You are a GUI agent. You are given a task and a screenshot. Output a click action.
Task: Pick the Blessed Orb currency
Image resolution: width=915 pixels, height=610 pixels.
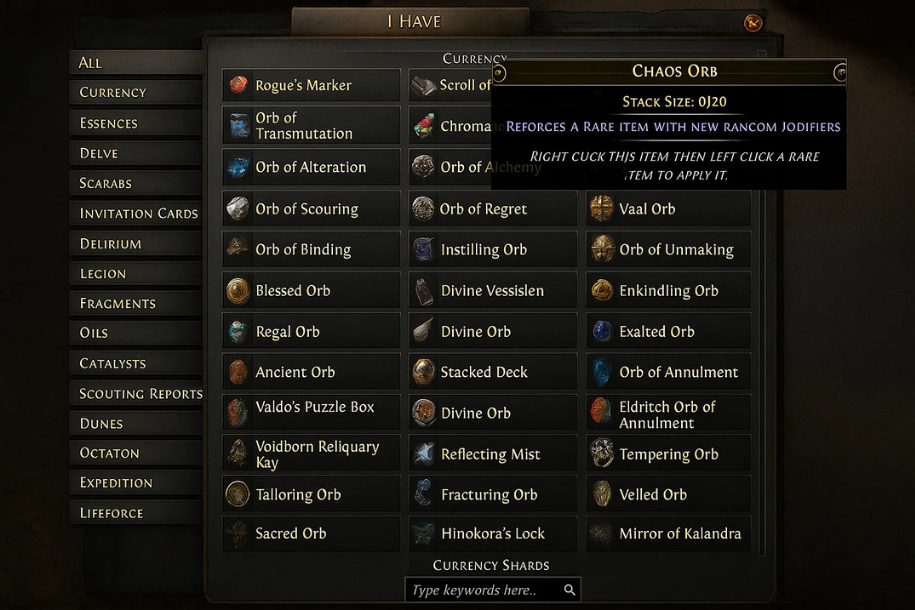pos(311,291)
